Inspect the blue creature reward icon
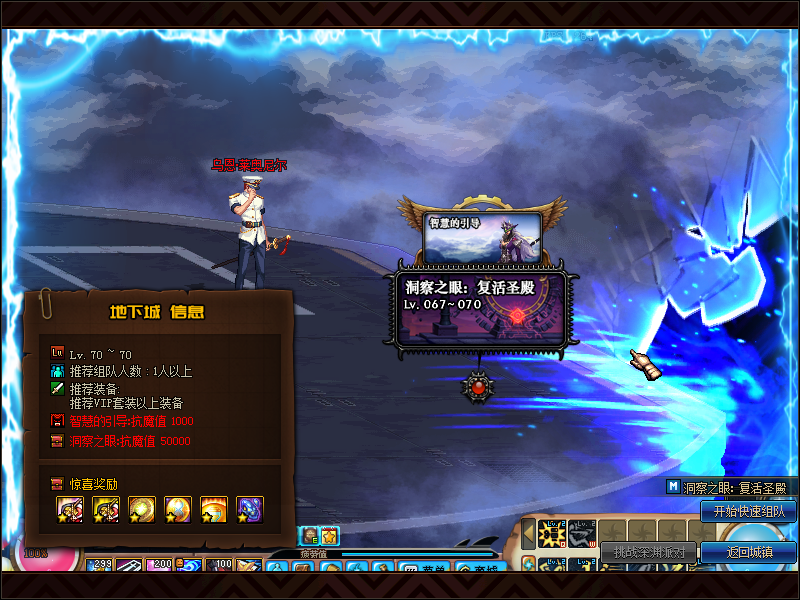 click(249, 509)
